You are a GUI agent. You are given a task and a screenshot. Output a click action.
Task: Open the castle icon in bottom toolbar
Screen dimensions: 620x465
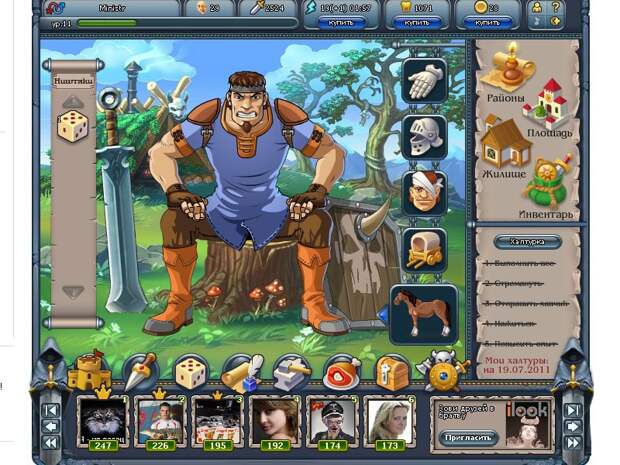(88, 371)
